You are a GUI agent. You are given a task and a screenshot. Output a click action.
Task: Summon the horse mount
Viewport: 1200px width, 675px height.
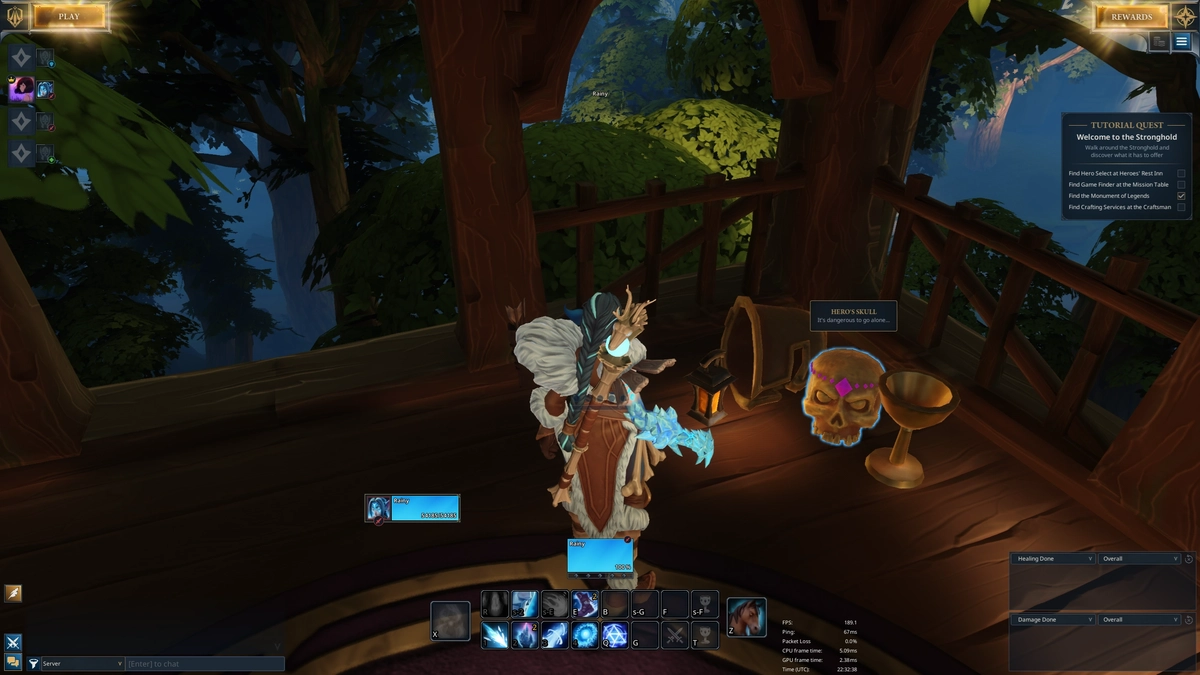[746, 617]
